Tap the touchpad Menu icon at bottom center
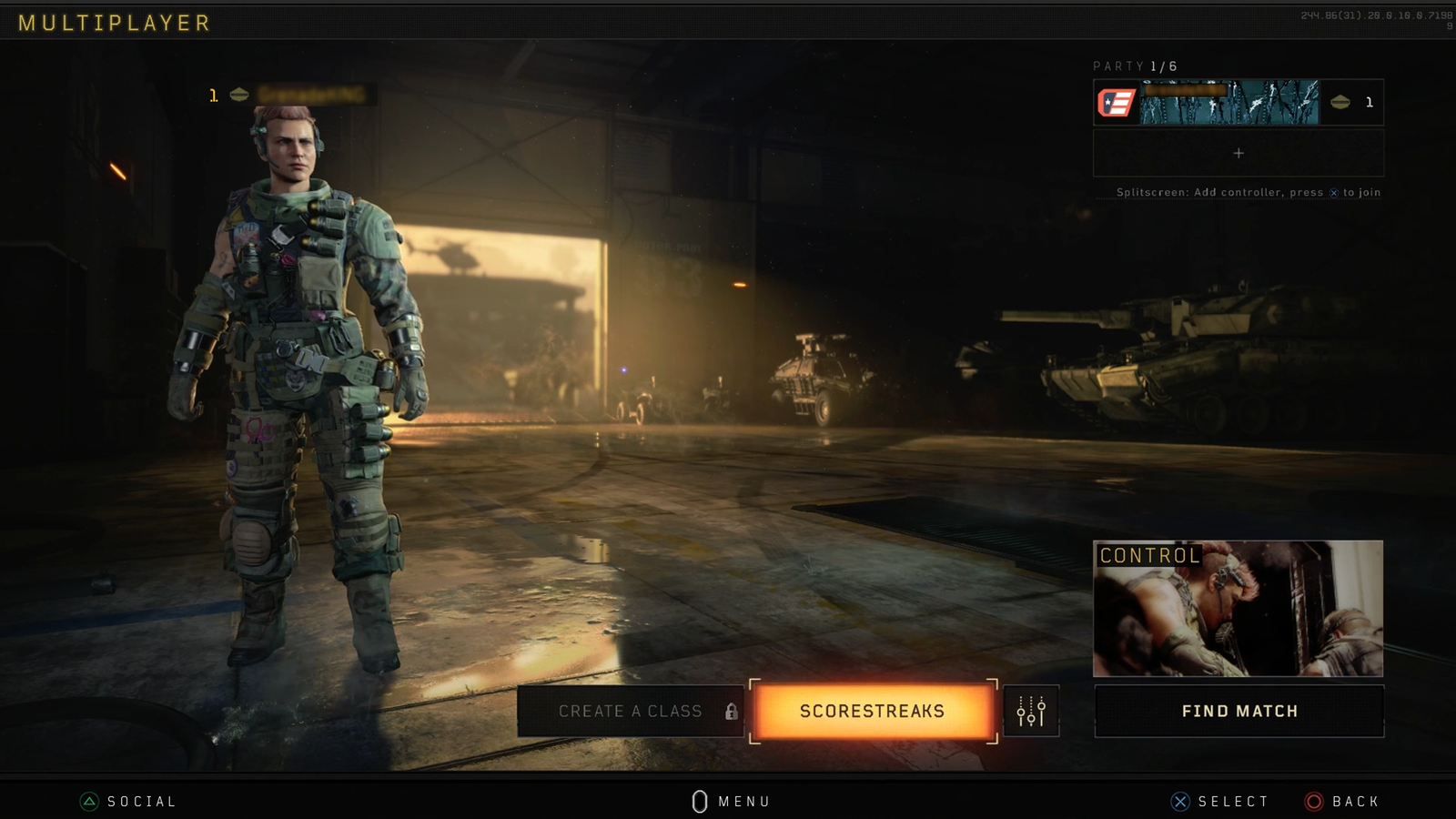The image size is (1456, 819). [x=701, y=801]
